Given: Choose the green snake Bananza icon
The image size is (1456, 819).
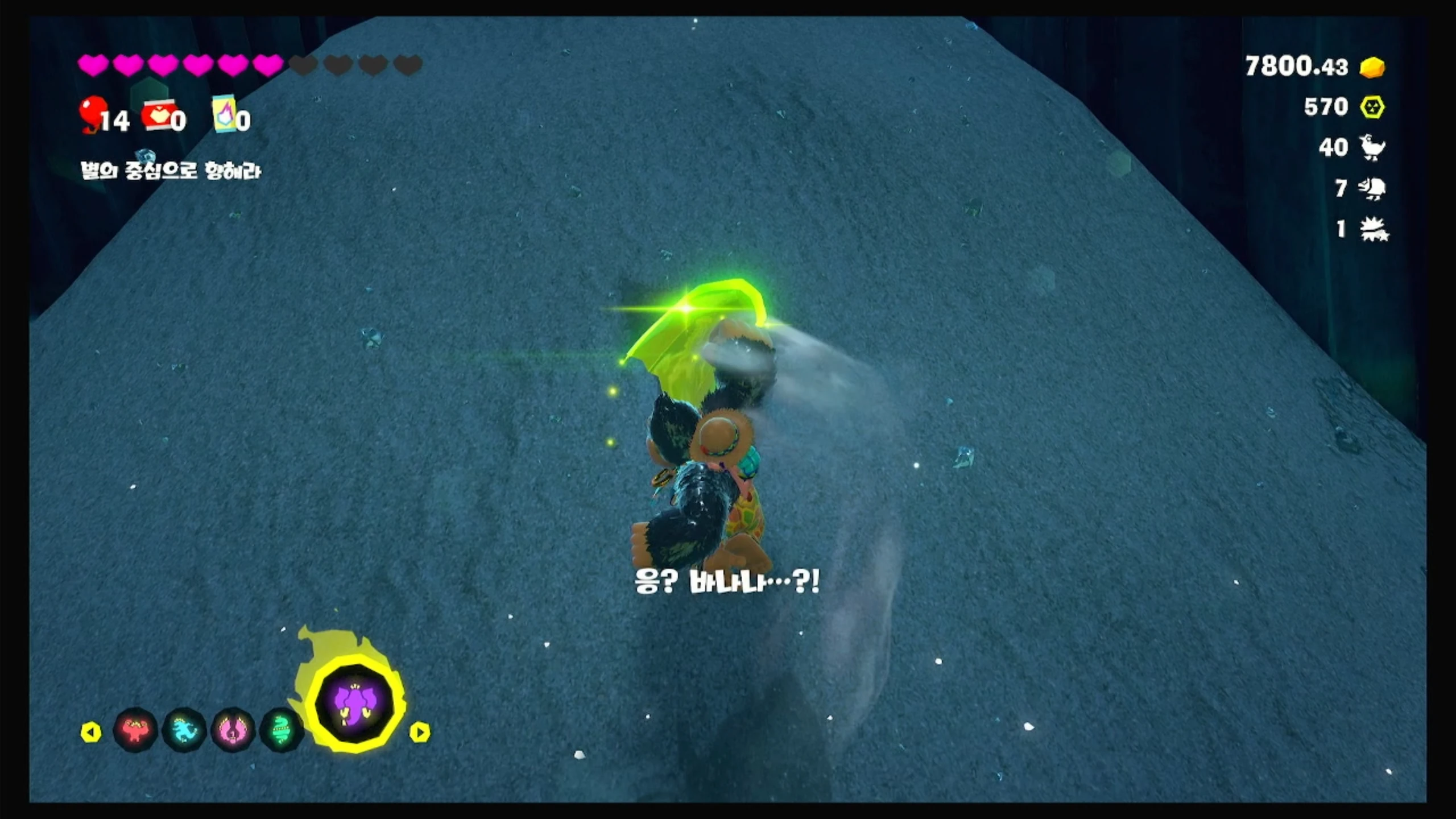Looking at the screenshot, I should [281, 730].
